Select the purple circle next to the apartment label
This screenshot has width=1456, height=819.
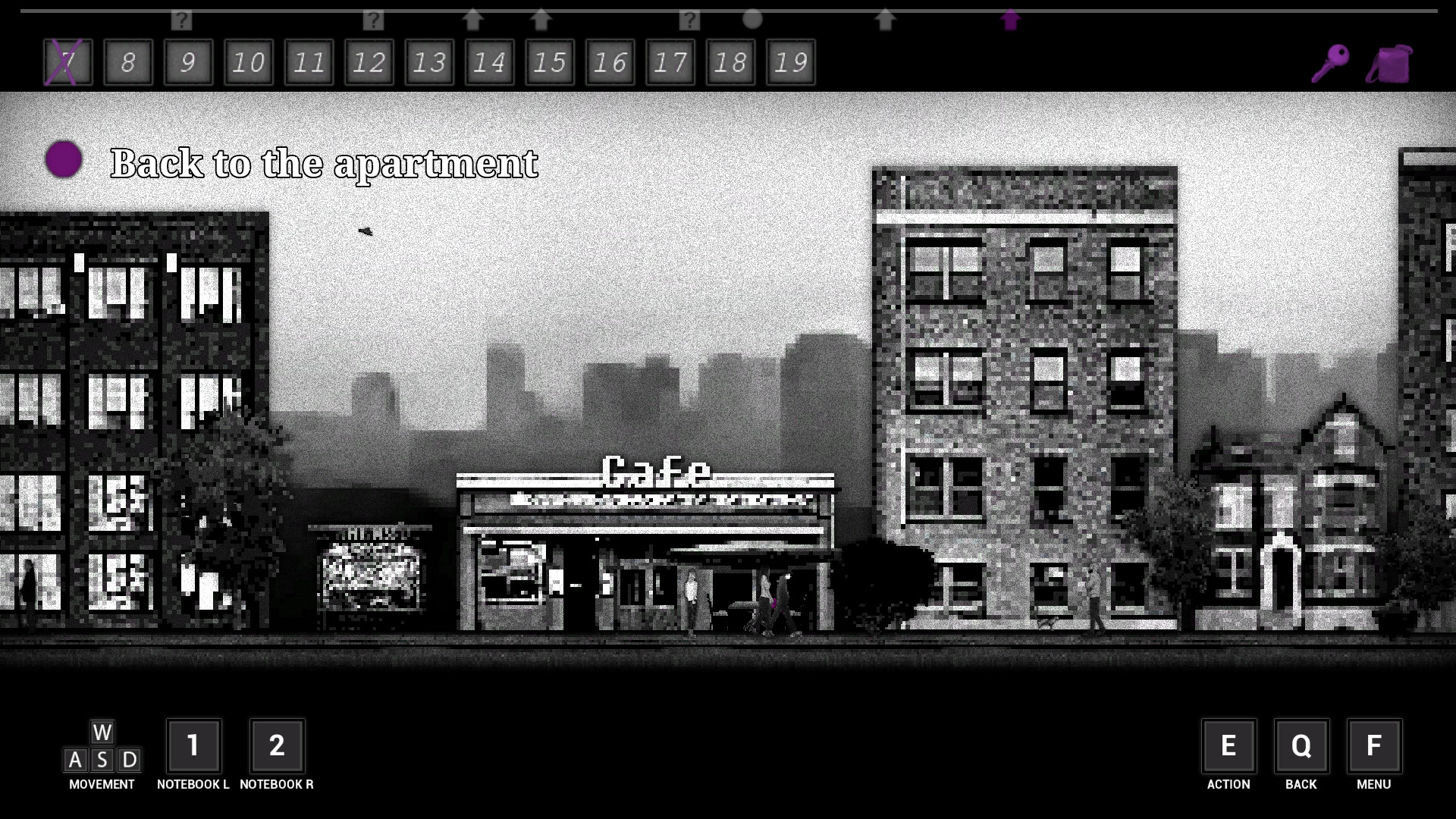(x=64, y=158)
